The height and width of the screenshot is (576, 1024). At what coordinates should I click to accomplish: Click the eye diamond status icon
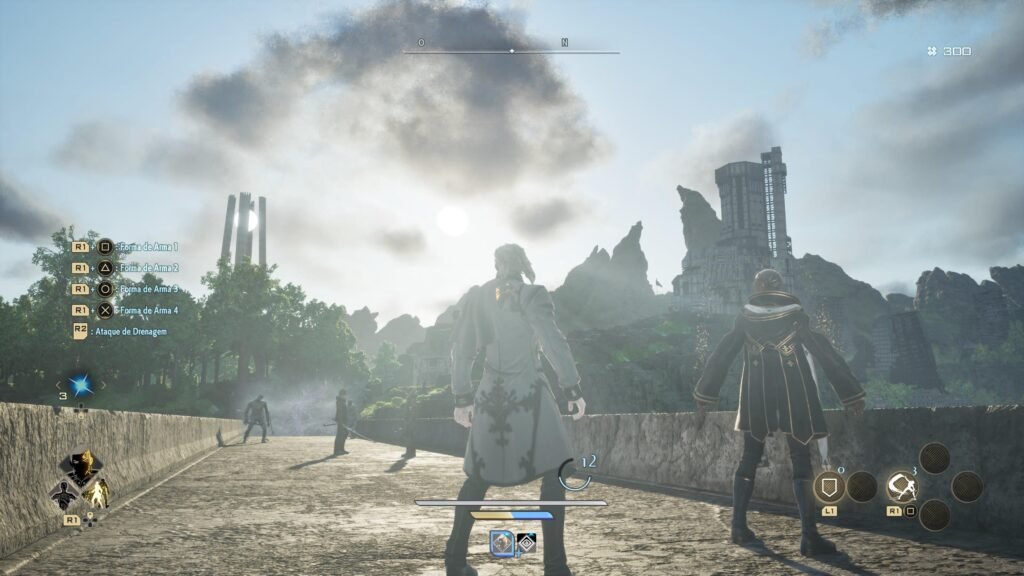[x=526, y=542]
